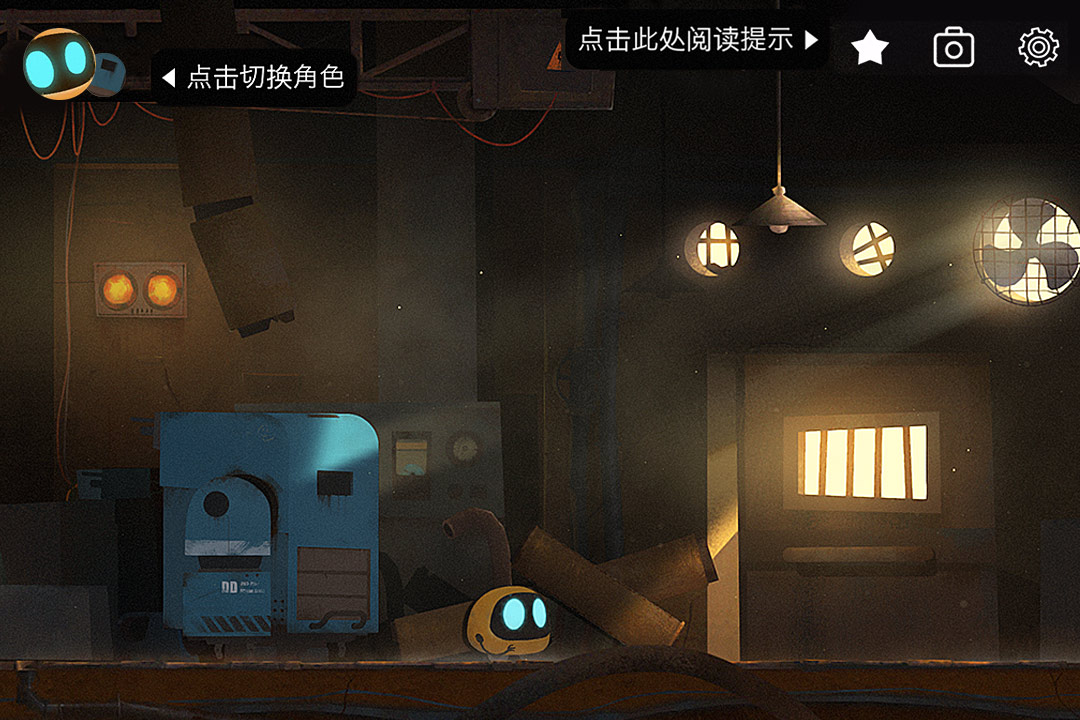Switch character using the robot portrait

pyautogui.click(x=60, y=65)
